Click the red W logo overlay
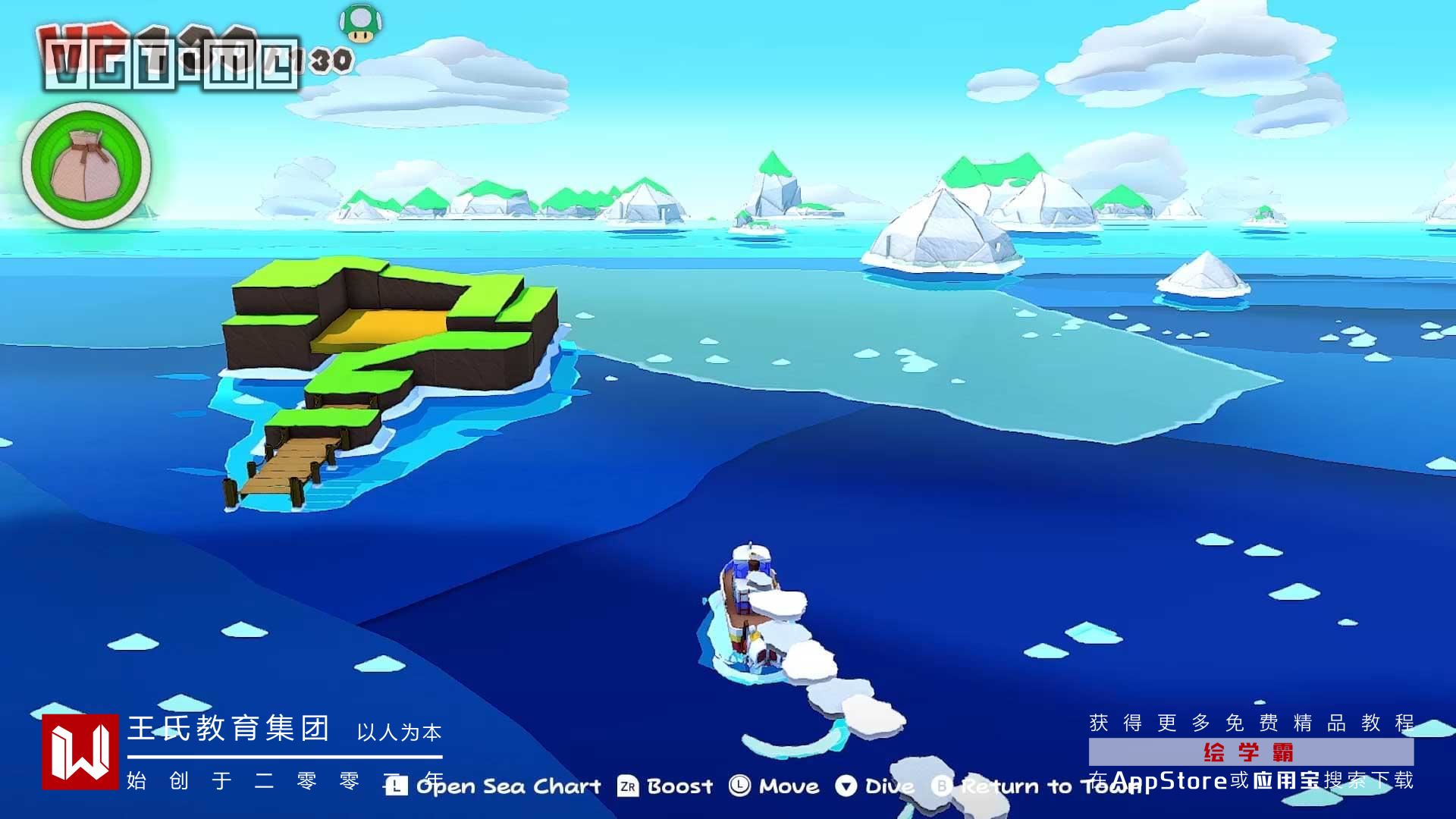This screenshot has width=1456, height=819. (x=80, y=752)
